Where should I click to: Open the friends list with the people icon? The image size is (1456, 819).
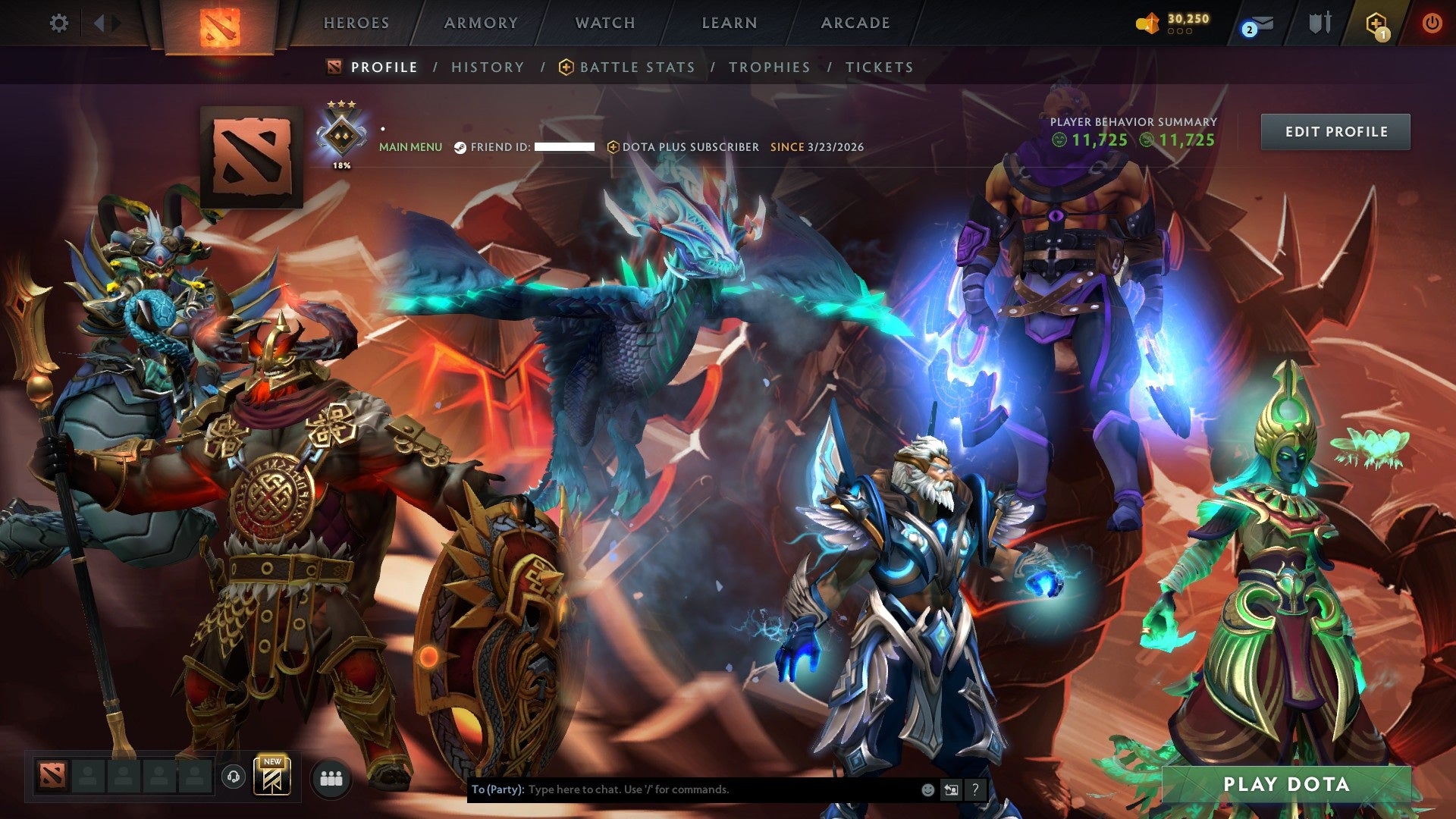tap(329, 777)
